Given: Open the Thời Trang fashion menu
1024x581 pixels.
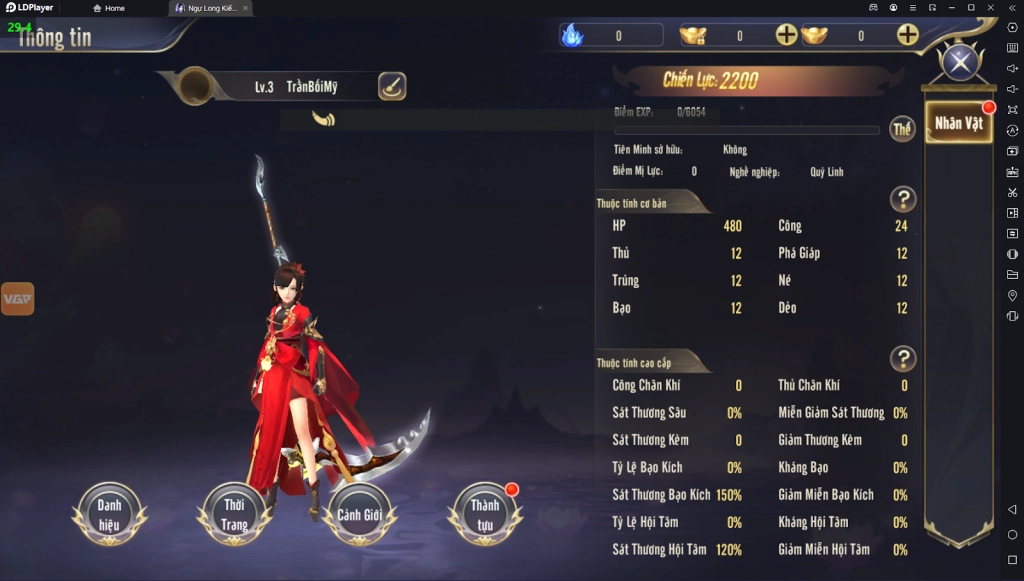Looking at the screenshot, I should point(234,514).
